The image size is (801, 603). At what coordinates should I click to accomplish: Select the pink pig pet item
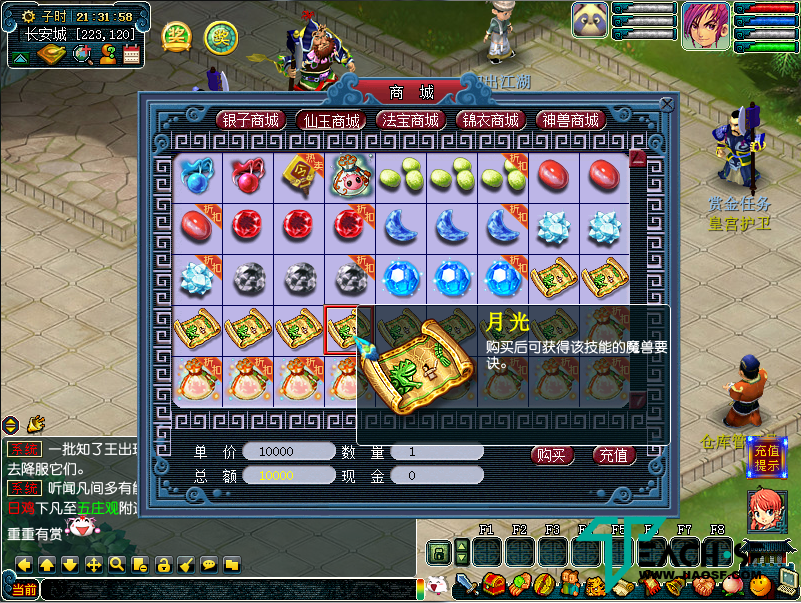click(x=350, y=174)
